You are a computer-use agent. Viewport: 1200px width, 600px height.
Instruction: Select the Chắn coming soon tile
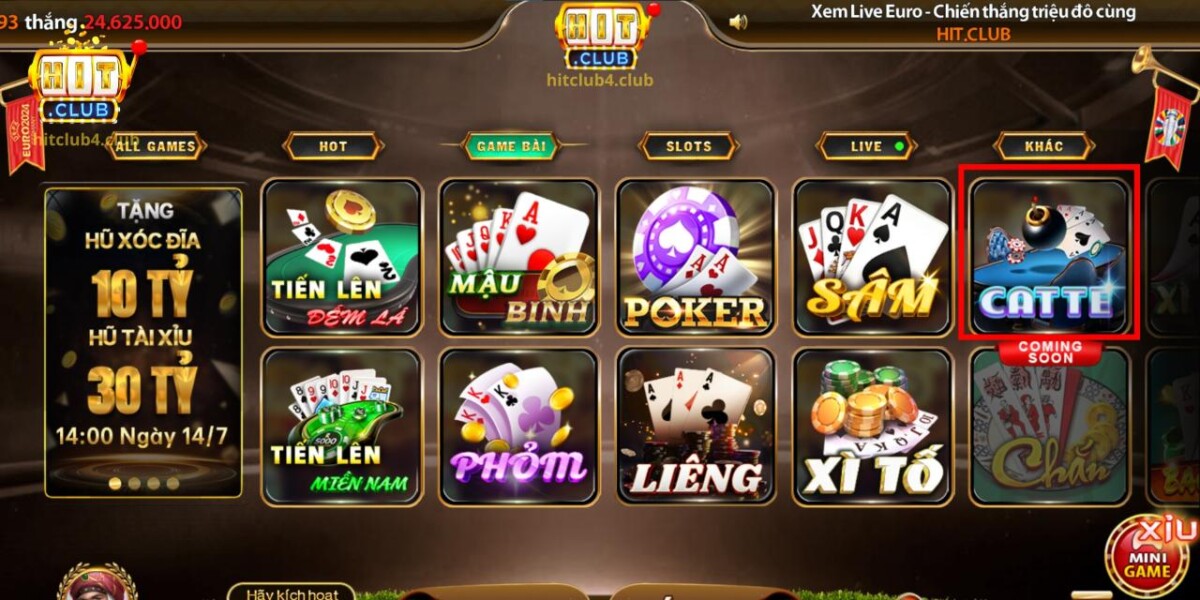pos(1049,430)
